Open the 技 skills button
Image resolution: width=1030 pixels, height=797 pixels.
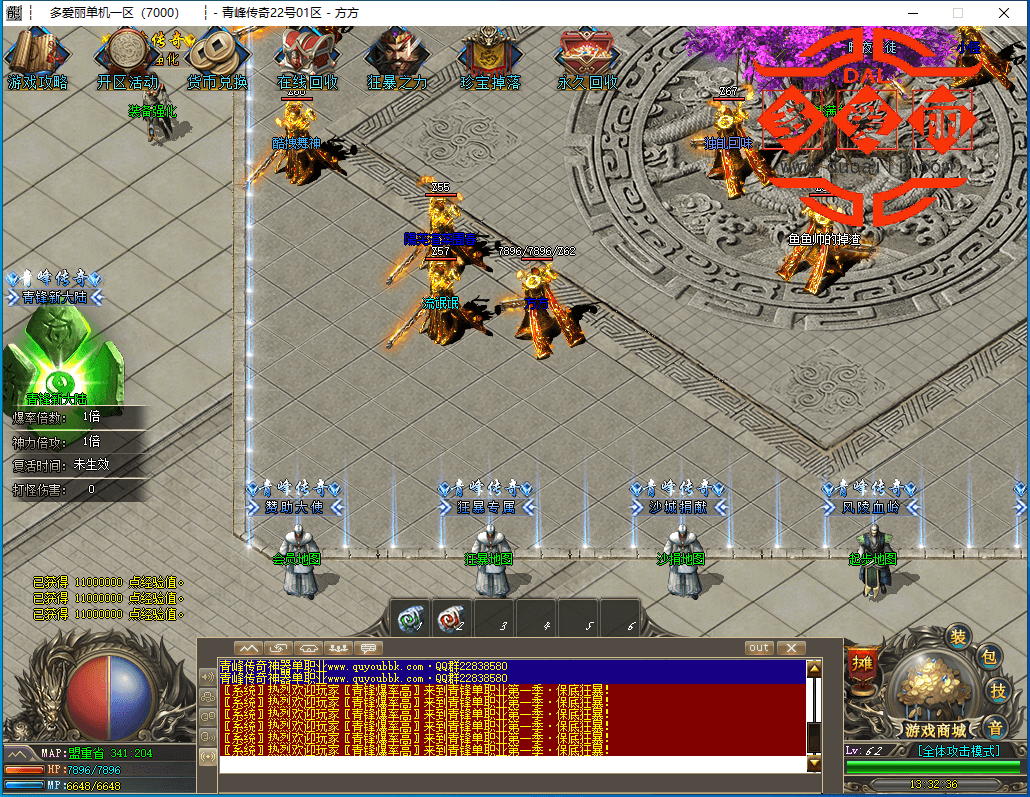(998, 690)
